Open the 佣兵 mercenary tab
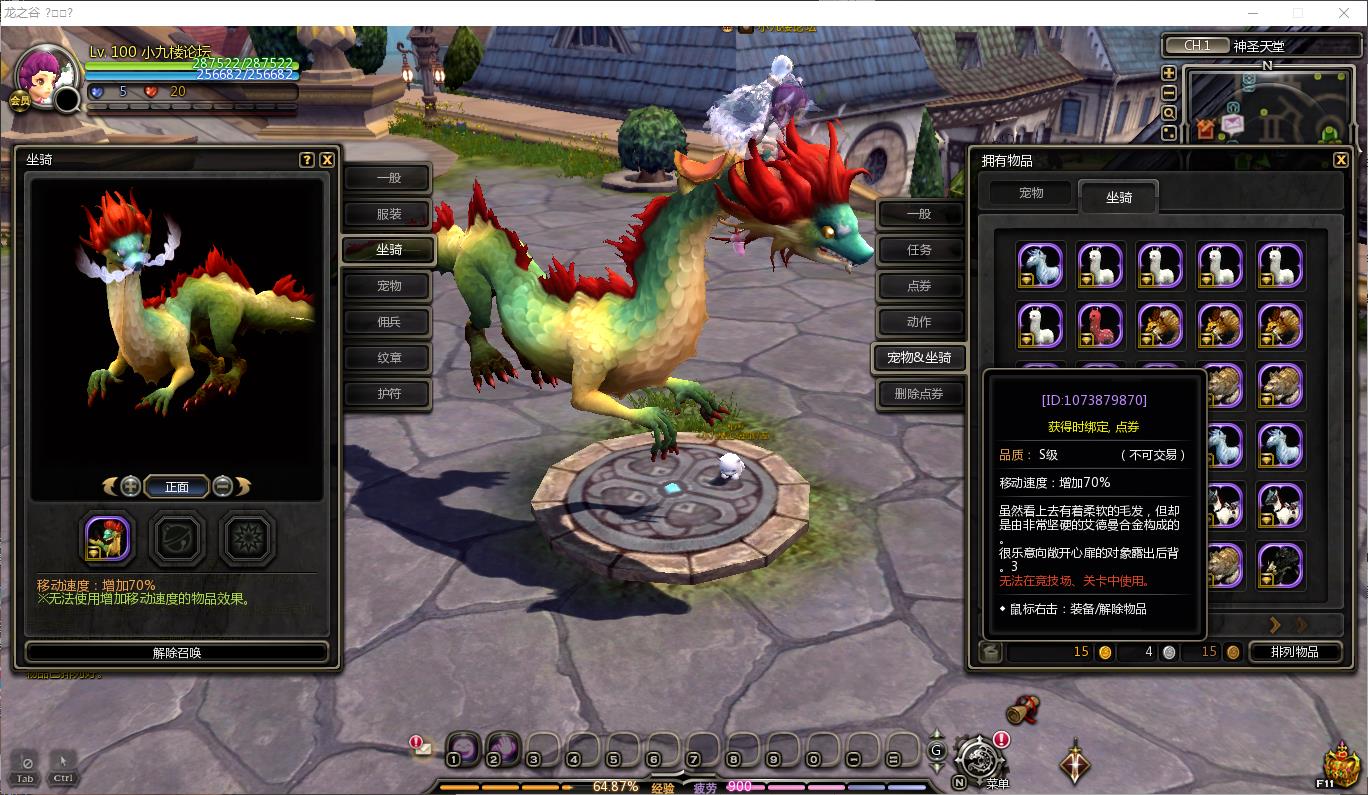Image resolution: width=1368 pixels, height=795 pixels. pos(388,322)
